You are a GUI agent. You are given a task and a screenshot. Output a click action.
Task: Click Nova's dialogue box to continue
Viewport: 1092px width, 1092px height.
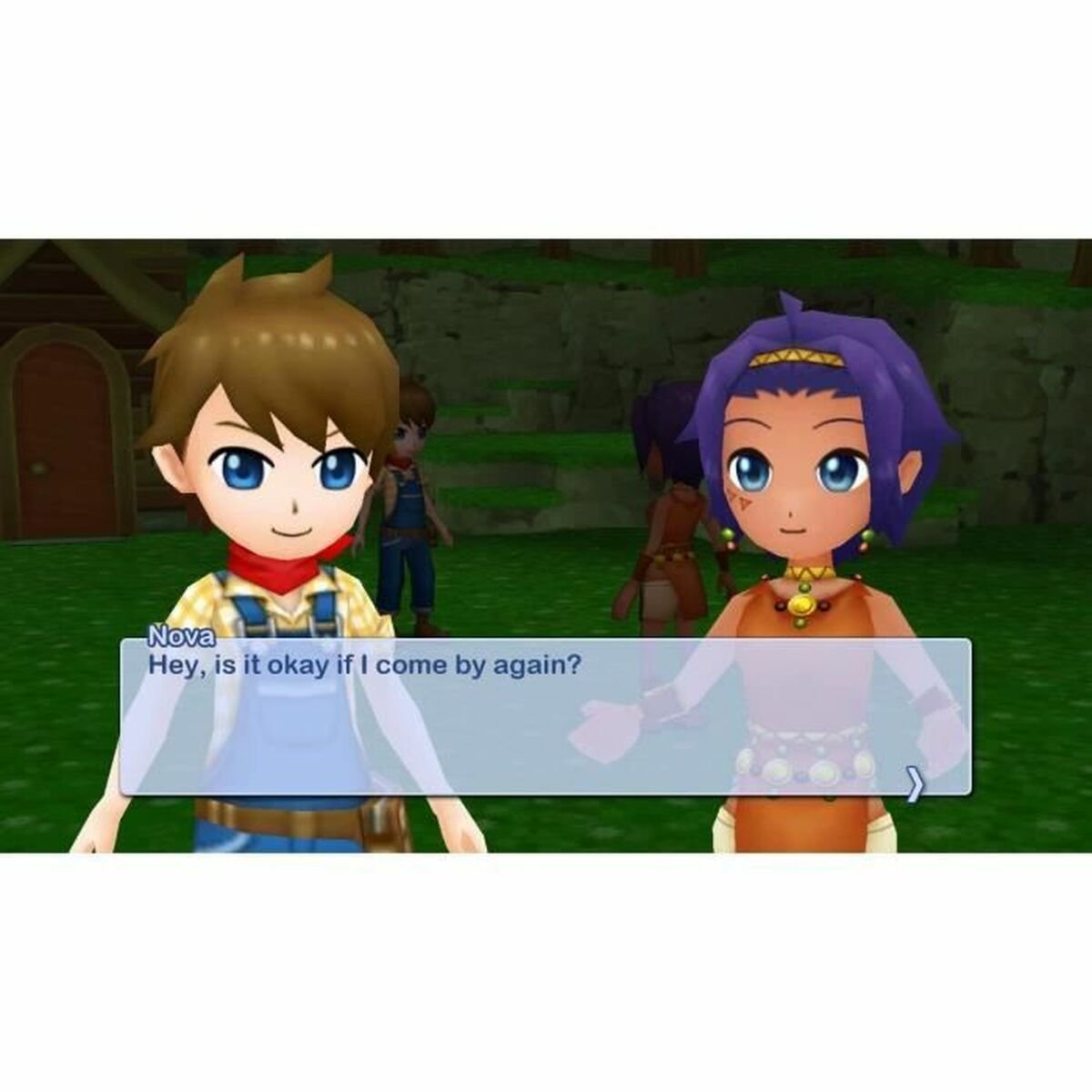coord(546,718)
